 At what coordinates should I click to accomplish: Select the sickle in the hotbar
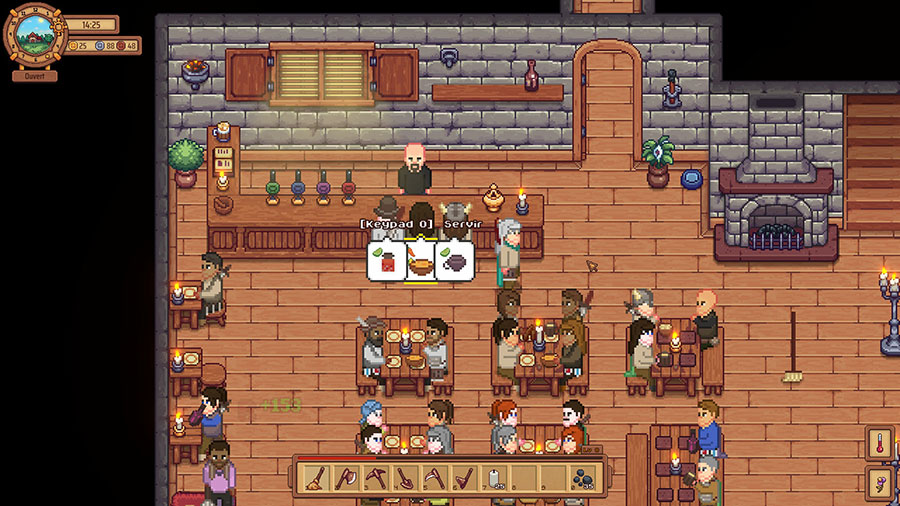click(434, 478)
